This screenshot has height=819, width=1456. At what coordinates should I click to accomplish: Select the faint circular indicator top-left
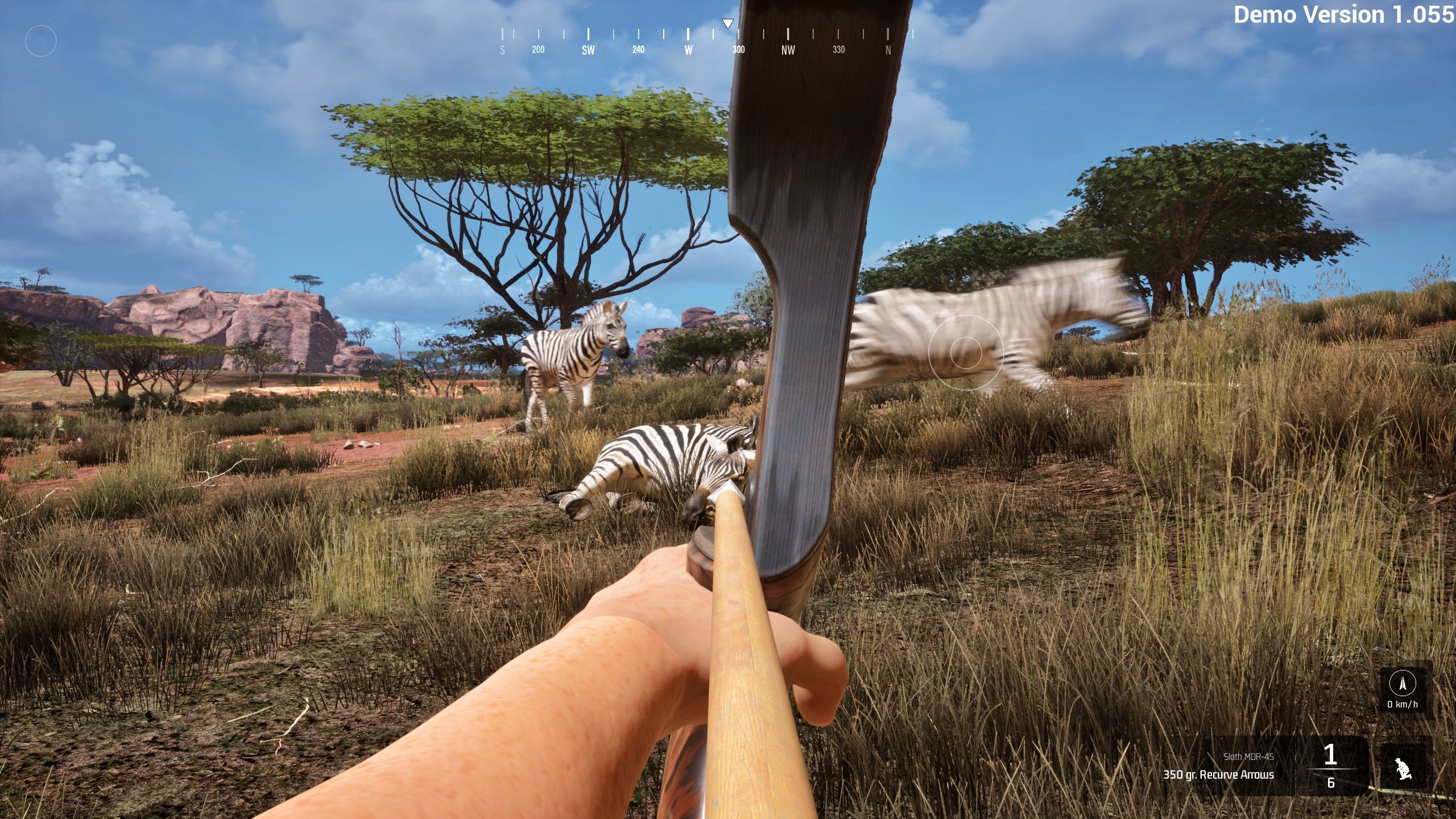39,41
